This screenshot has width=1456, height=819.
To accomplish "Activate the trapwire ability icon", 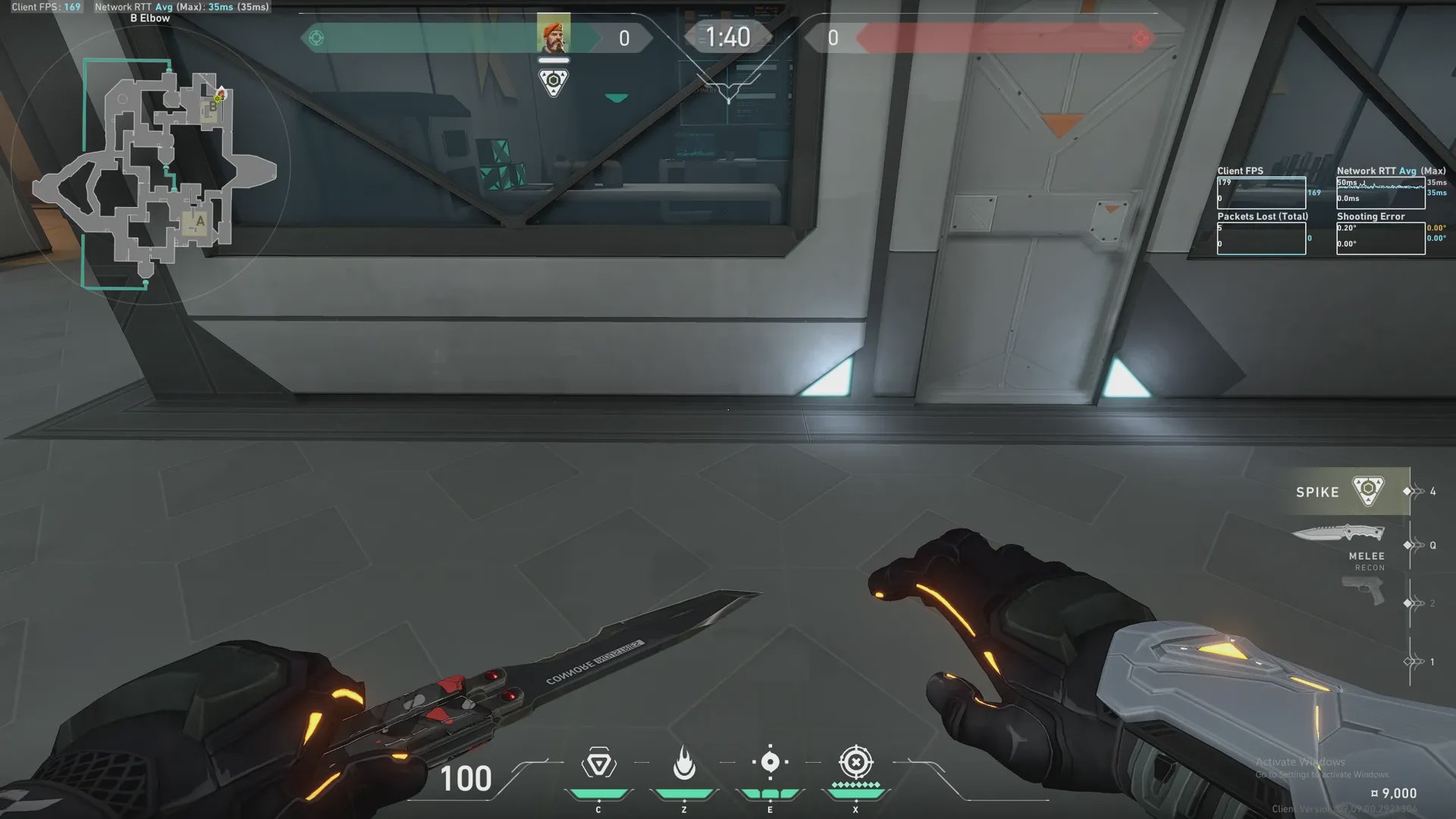I will tap(598, 764).
